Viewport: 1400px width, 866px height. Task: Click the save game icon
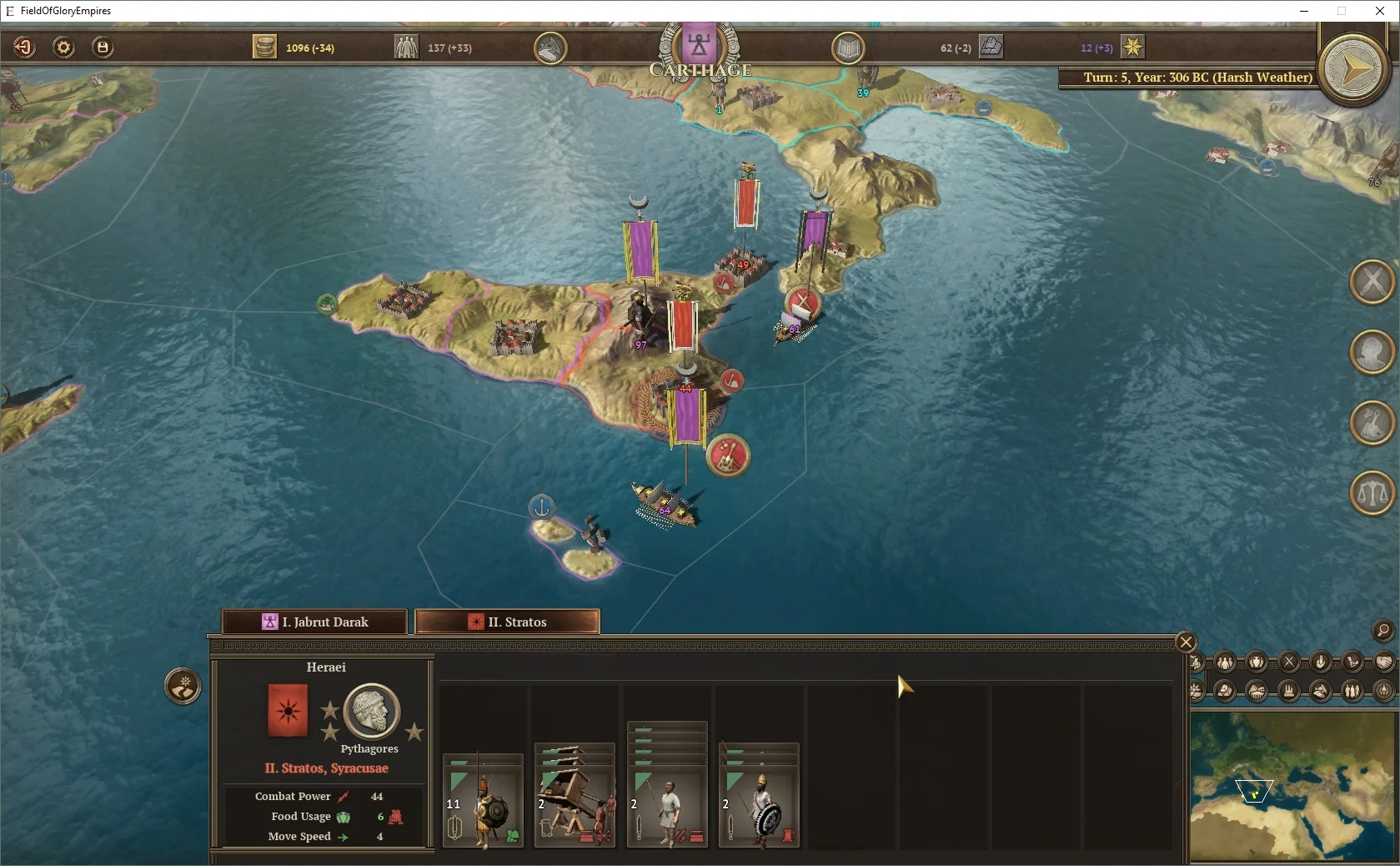102,48
